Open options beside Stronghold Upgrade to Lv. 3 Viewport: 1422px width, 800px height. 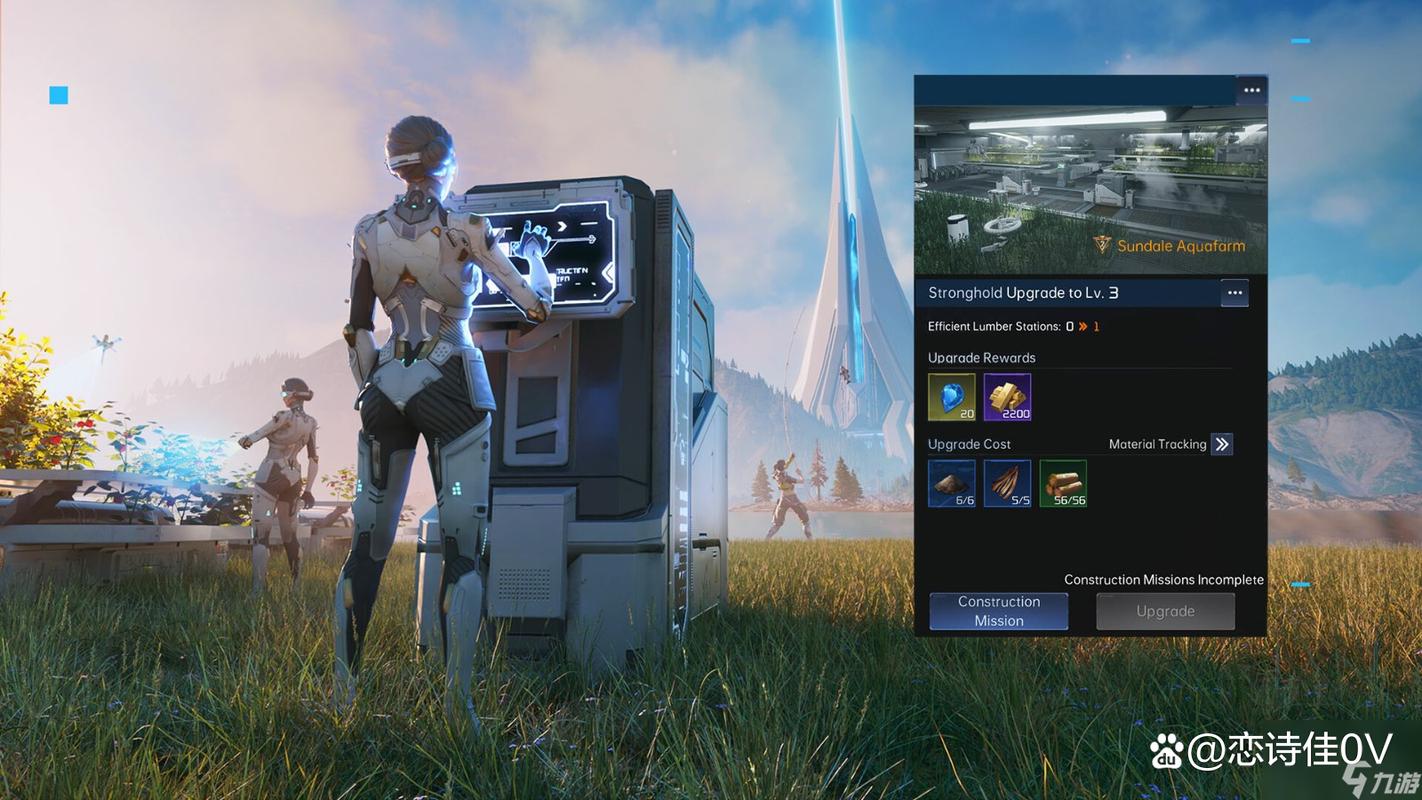coord(1234,293)
